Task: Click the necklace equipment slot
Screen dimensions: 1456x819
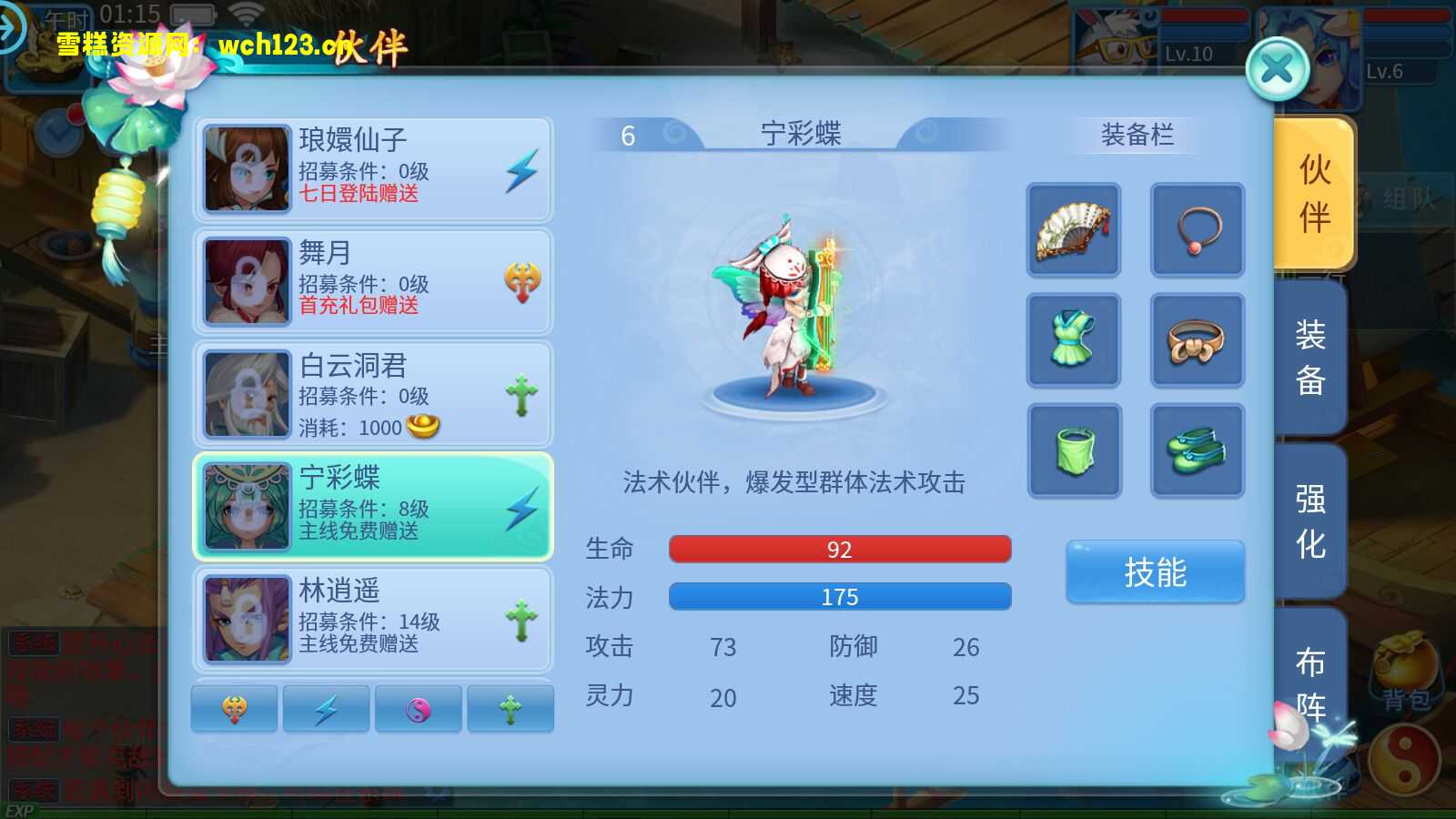Action: (1198, 229)
